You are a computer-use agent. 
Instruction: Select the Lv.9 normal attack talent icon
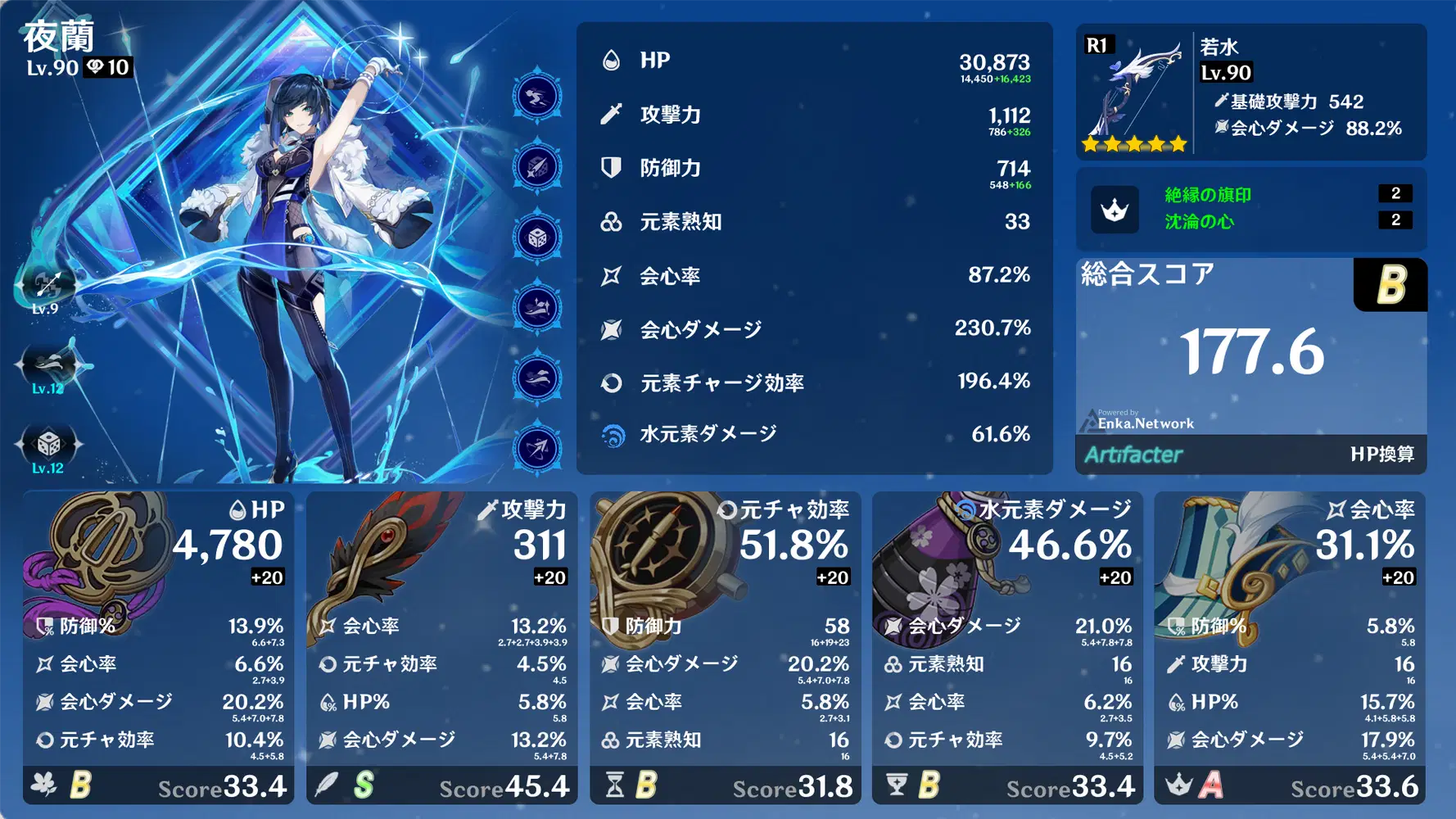click(47, 286)
